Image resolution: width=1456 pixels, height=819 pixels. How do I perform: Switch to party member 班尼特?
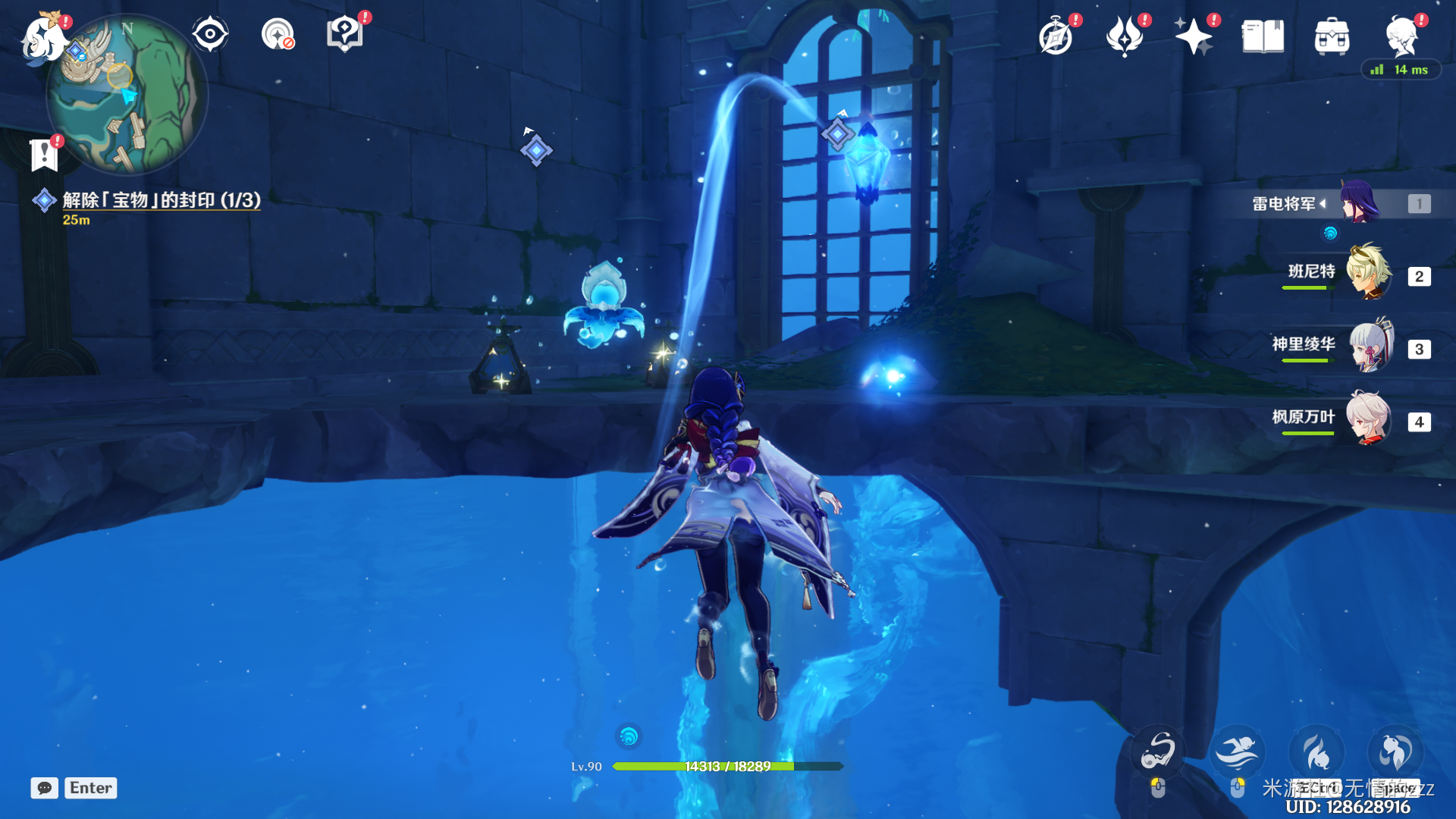click(x=1368, y=273)
